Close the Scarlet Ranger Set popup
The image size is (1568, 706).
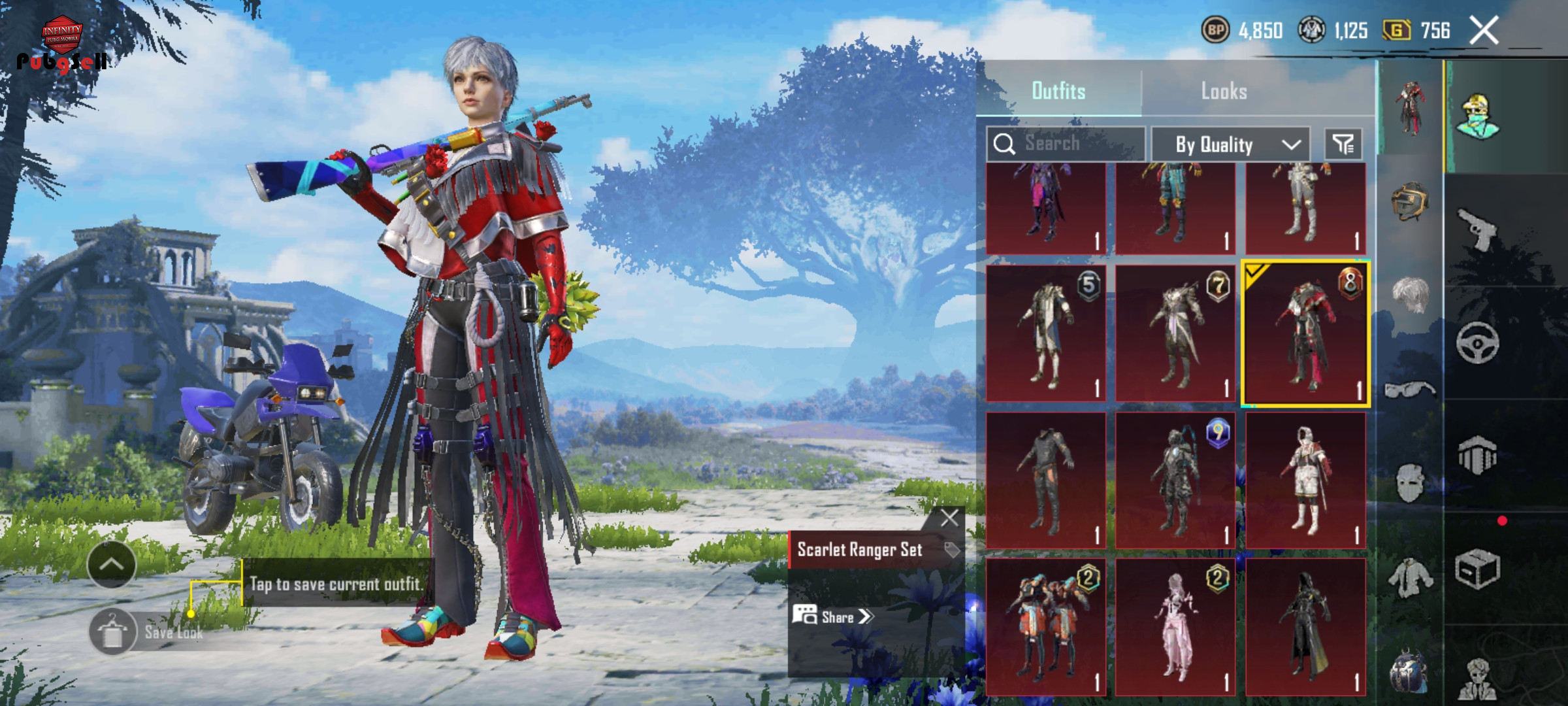tap(949, 518)
